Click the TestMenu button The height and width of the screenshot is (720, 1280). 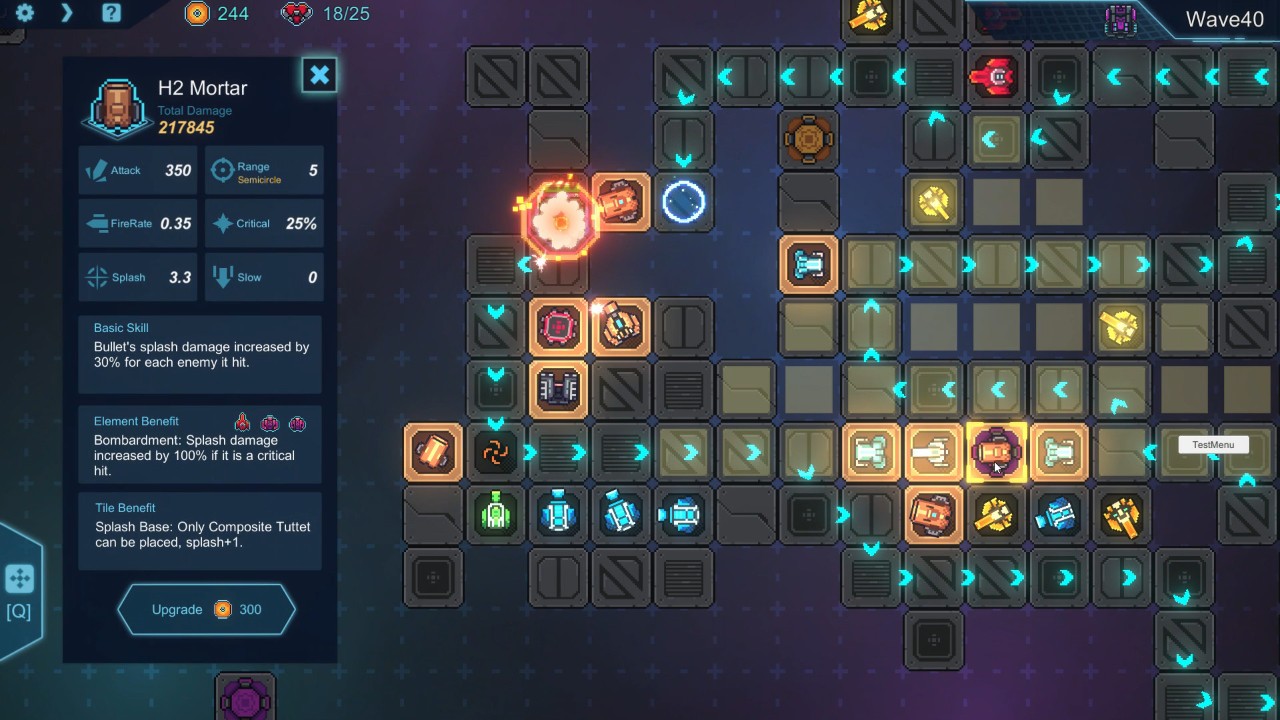(x=1212, y=445)
